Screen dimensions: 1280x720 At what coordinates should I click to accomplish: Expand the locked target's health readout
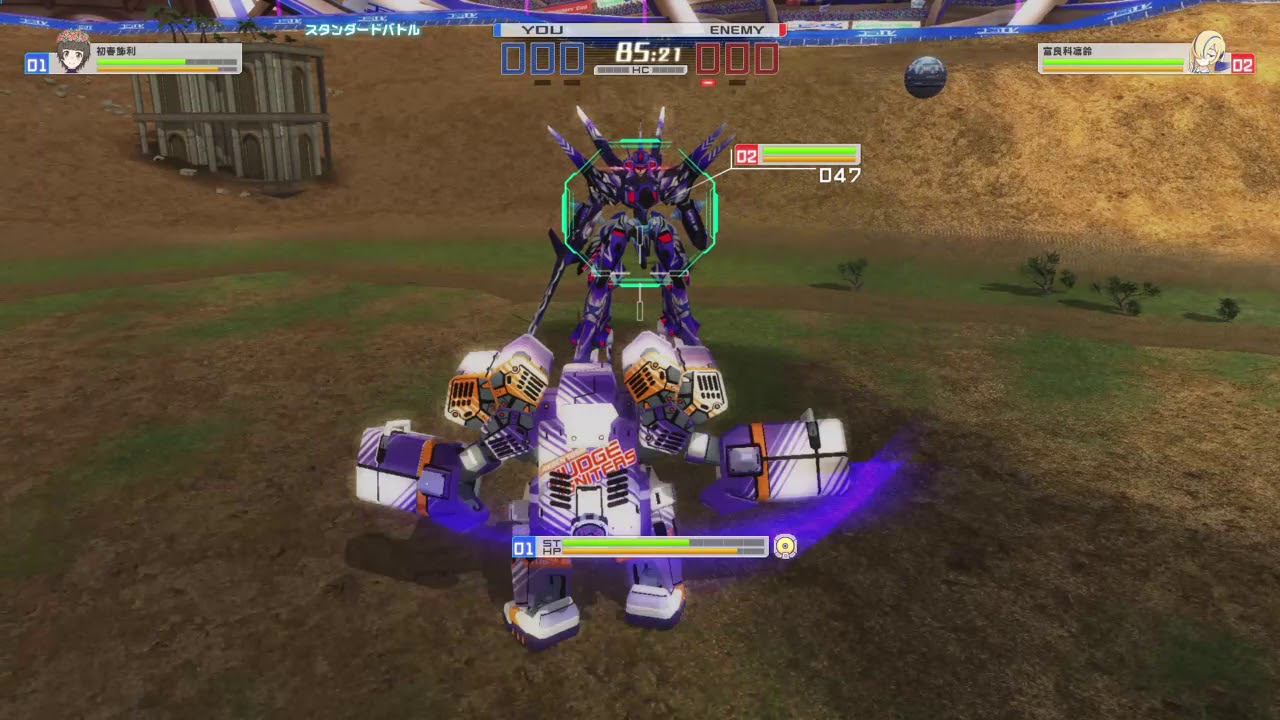pos(808,155)
